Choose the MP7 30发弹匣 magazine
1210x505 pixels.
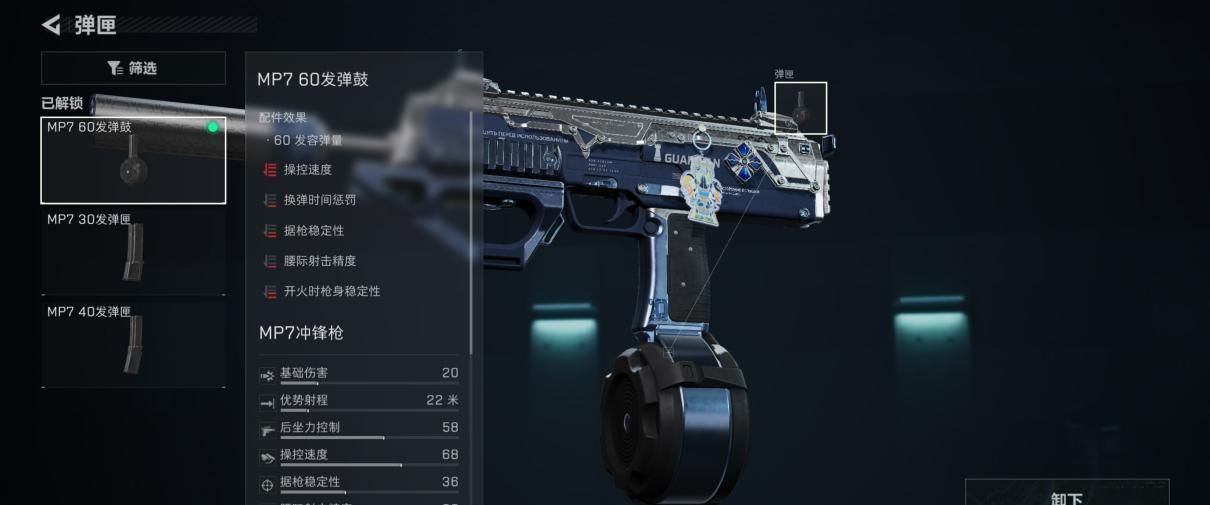pos(133,252)
